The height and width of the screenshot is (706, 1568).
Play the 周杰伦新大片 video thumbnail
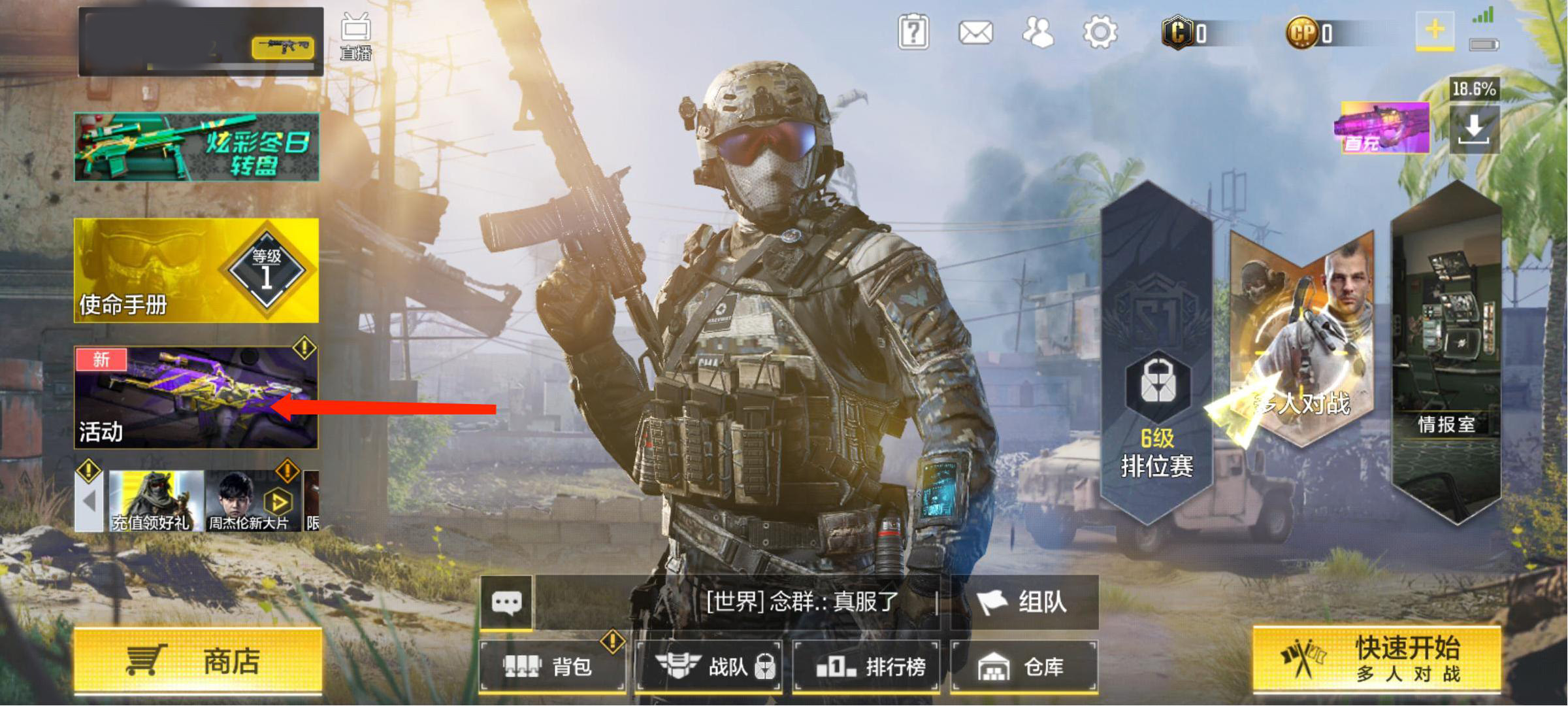point(252,501)
